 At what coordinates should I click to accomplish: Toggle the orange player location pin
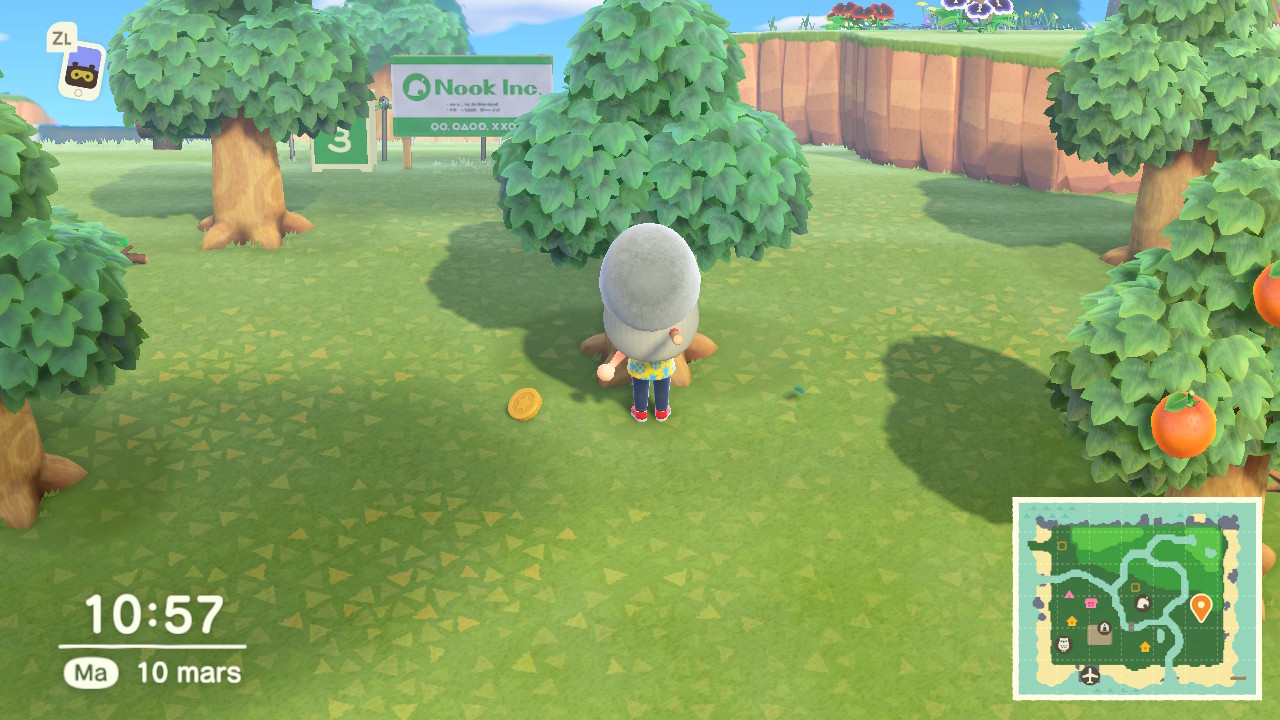[x=1201, y=605]
